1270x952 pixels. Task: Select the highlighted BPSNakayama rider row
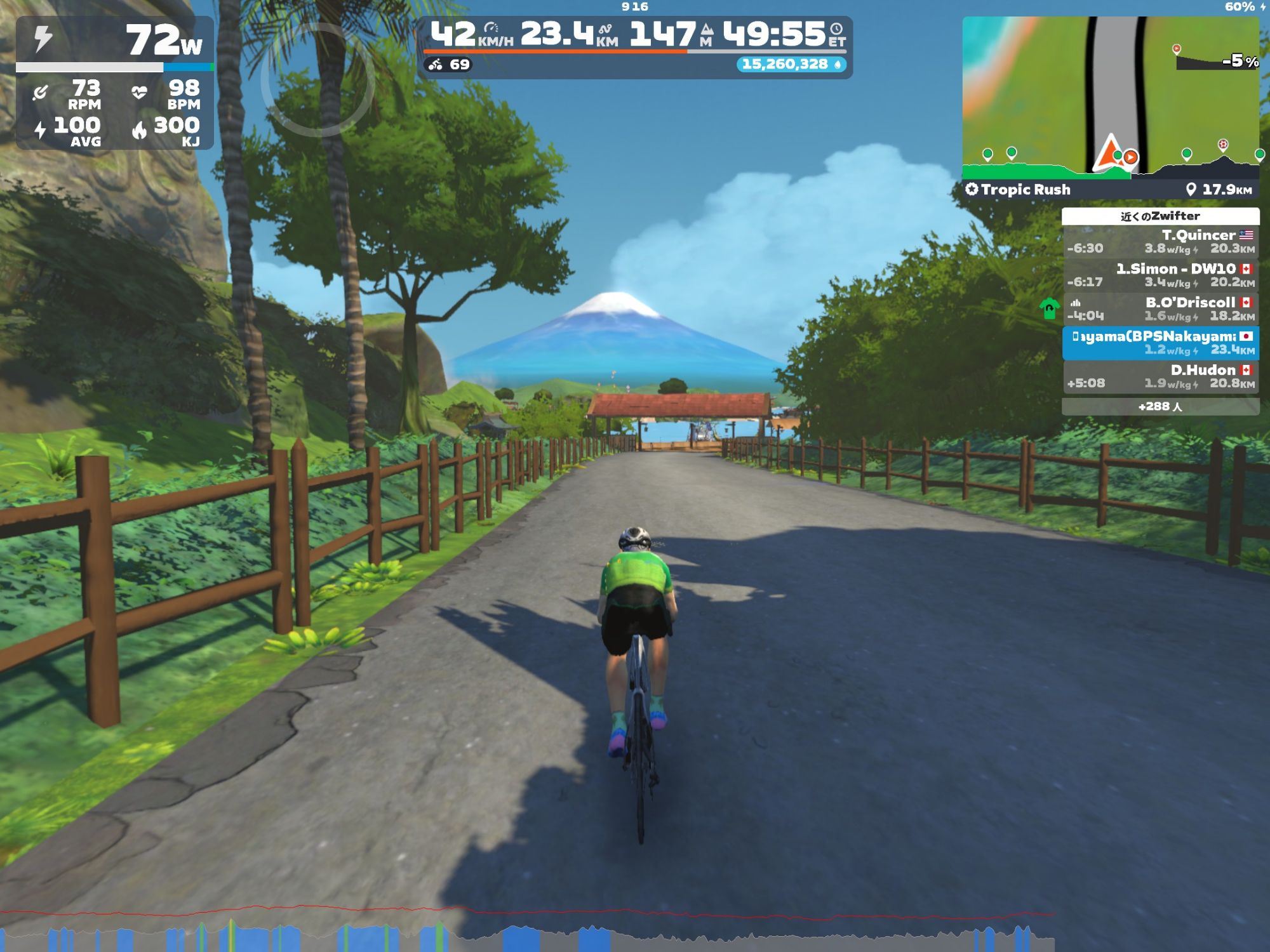click(x=1160, y=343)
